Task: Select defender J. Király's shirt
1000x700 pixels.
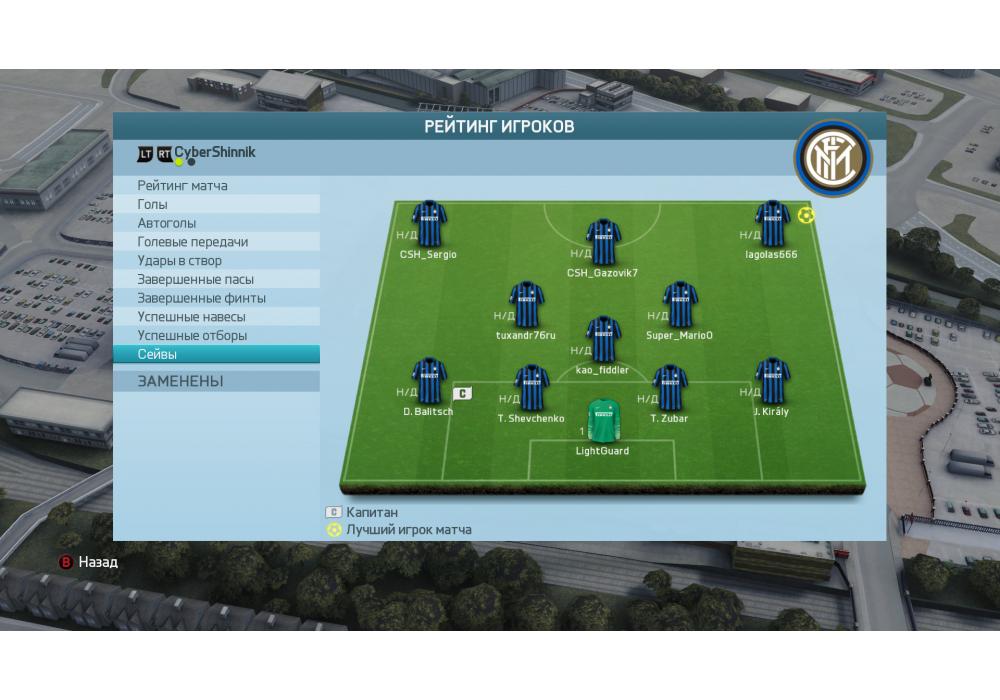Action: click(x=772, y=381)
